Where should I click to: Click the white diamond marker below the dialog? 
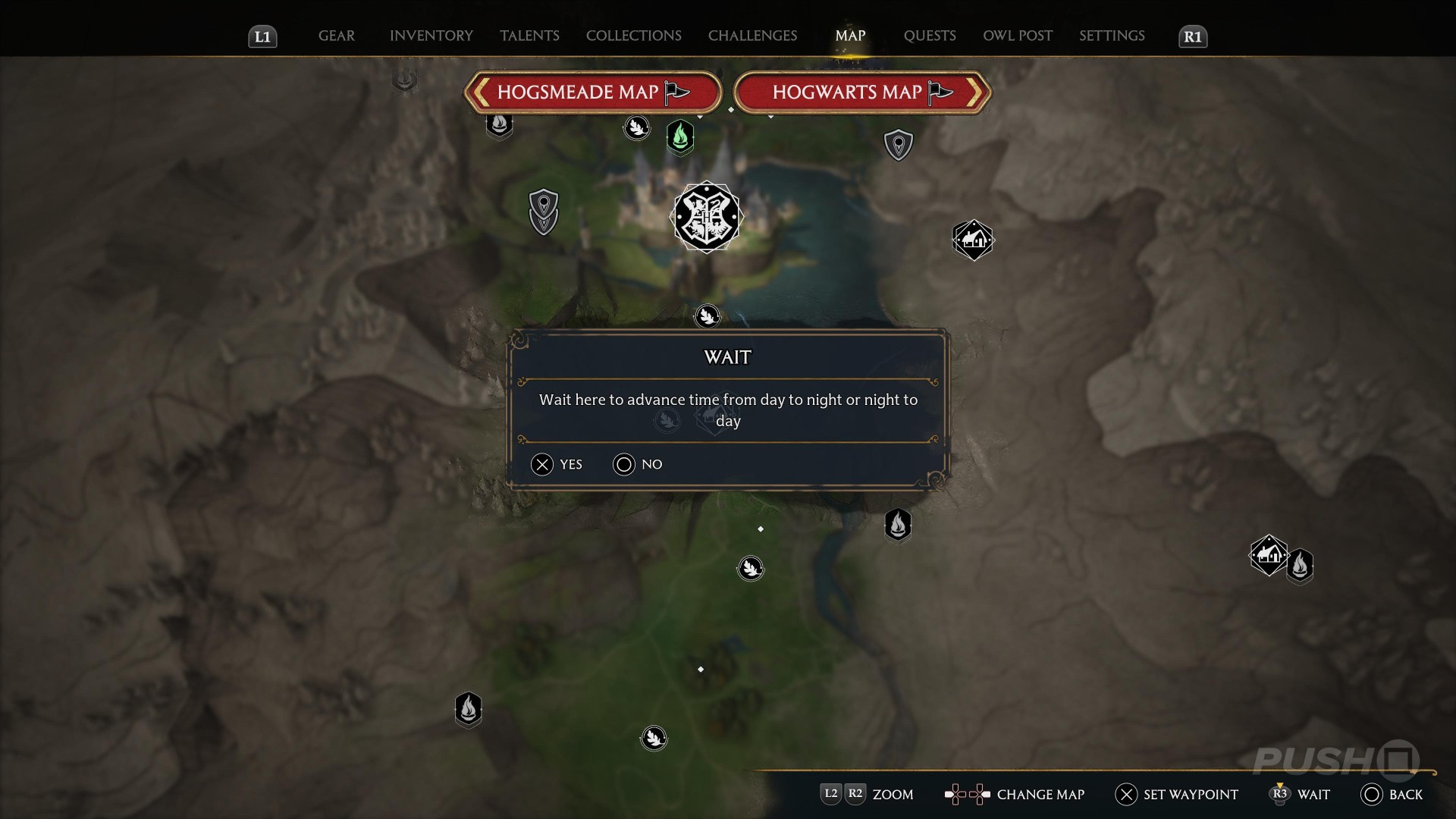(761, 529)
